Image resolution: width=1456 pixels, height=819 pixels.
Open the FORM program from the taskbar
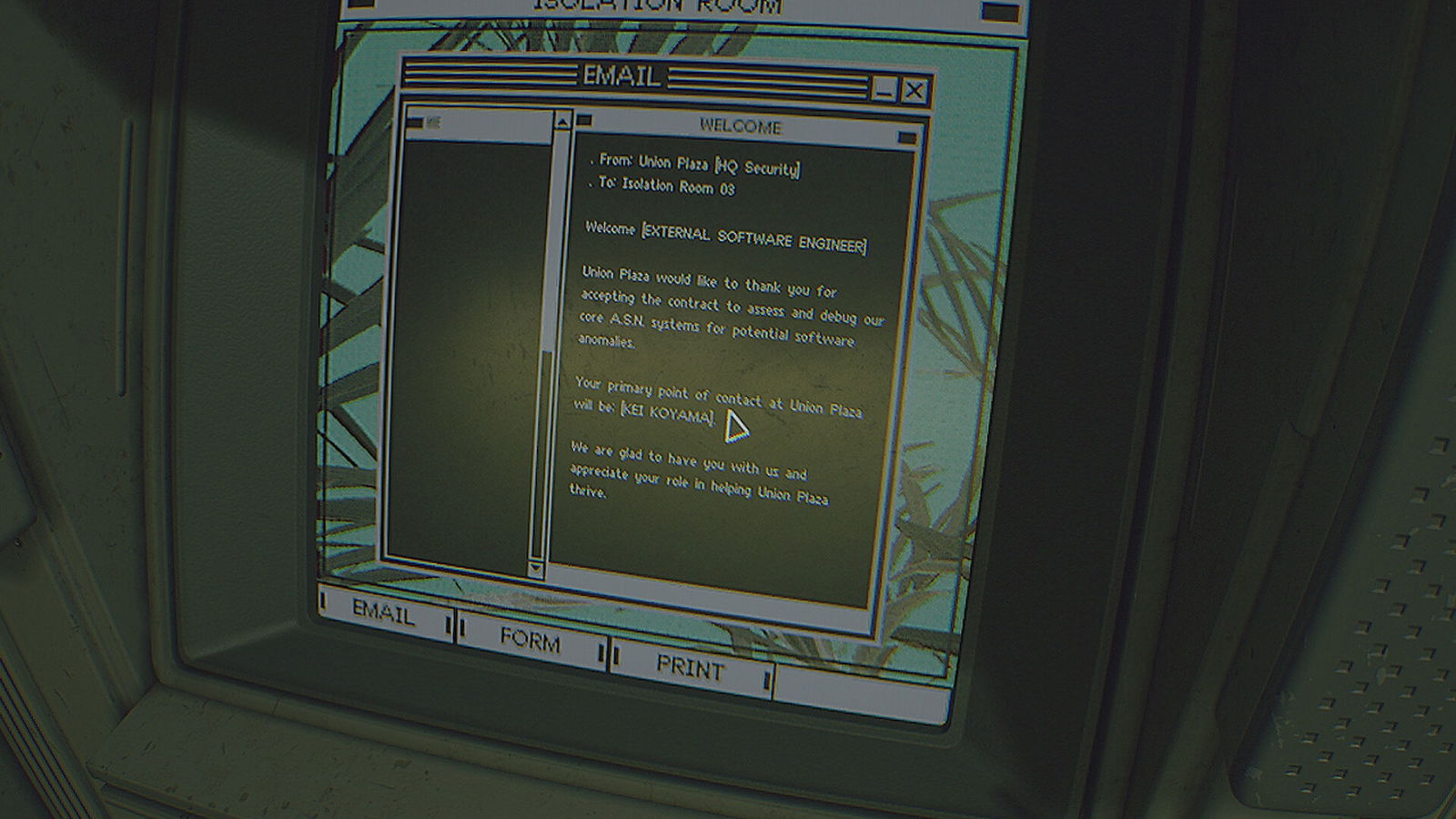tap(530, 640)
